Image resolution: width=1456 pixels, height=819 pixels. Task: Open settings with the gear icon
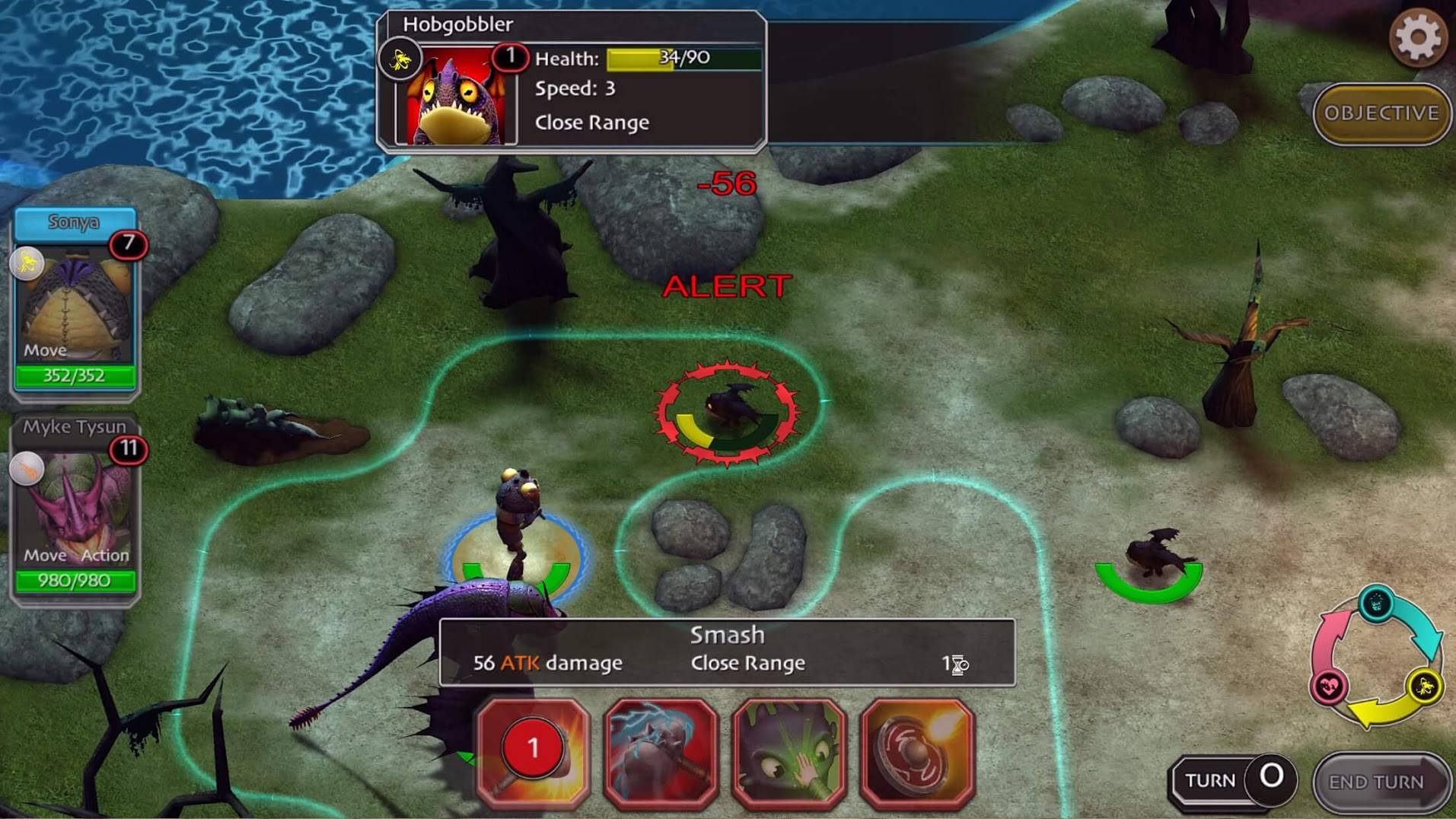1418,37
